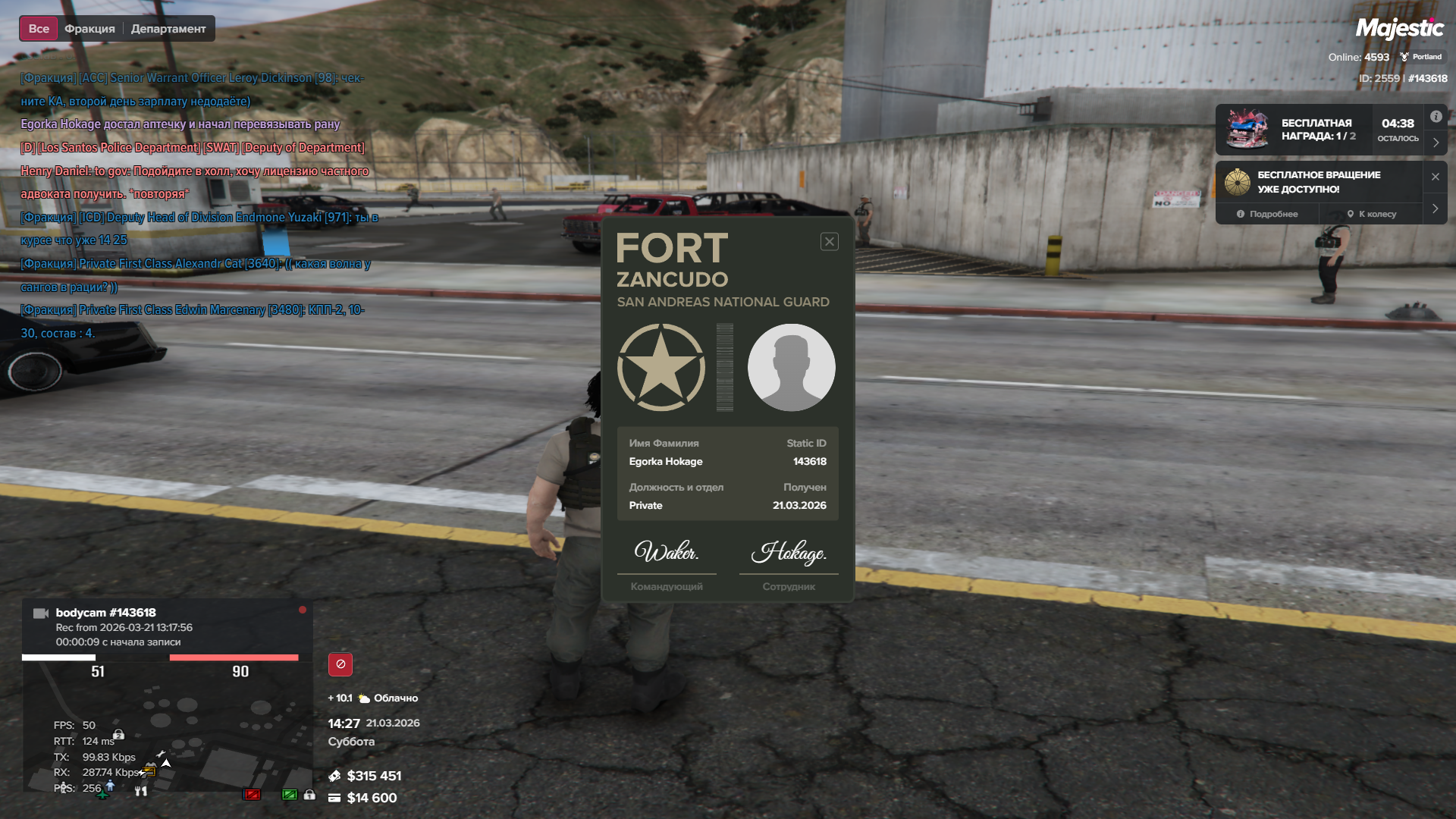
Task: Open the Департамент chat tab
Action: coord(168,29)
